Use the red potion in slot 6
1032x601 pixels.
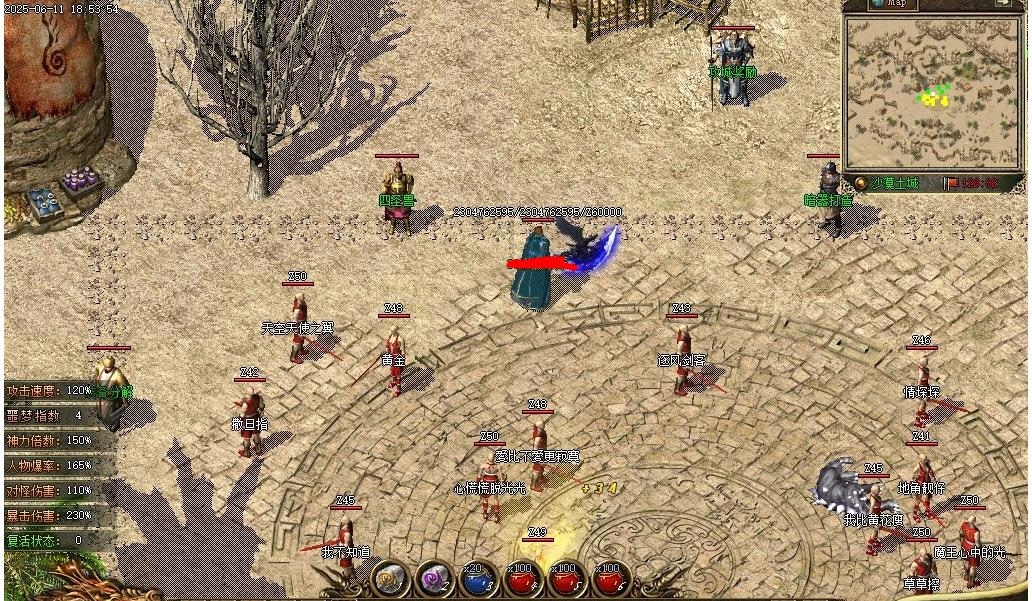[x=612, y=579]
